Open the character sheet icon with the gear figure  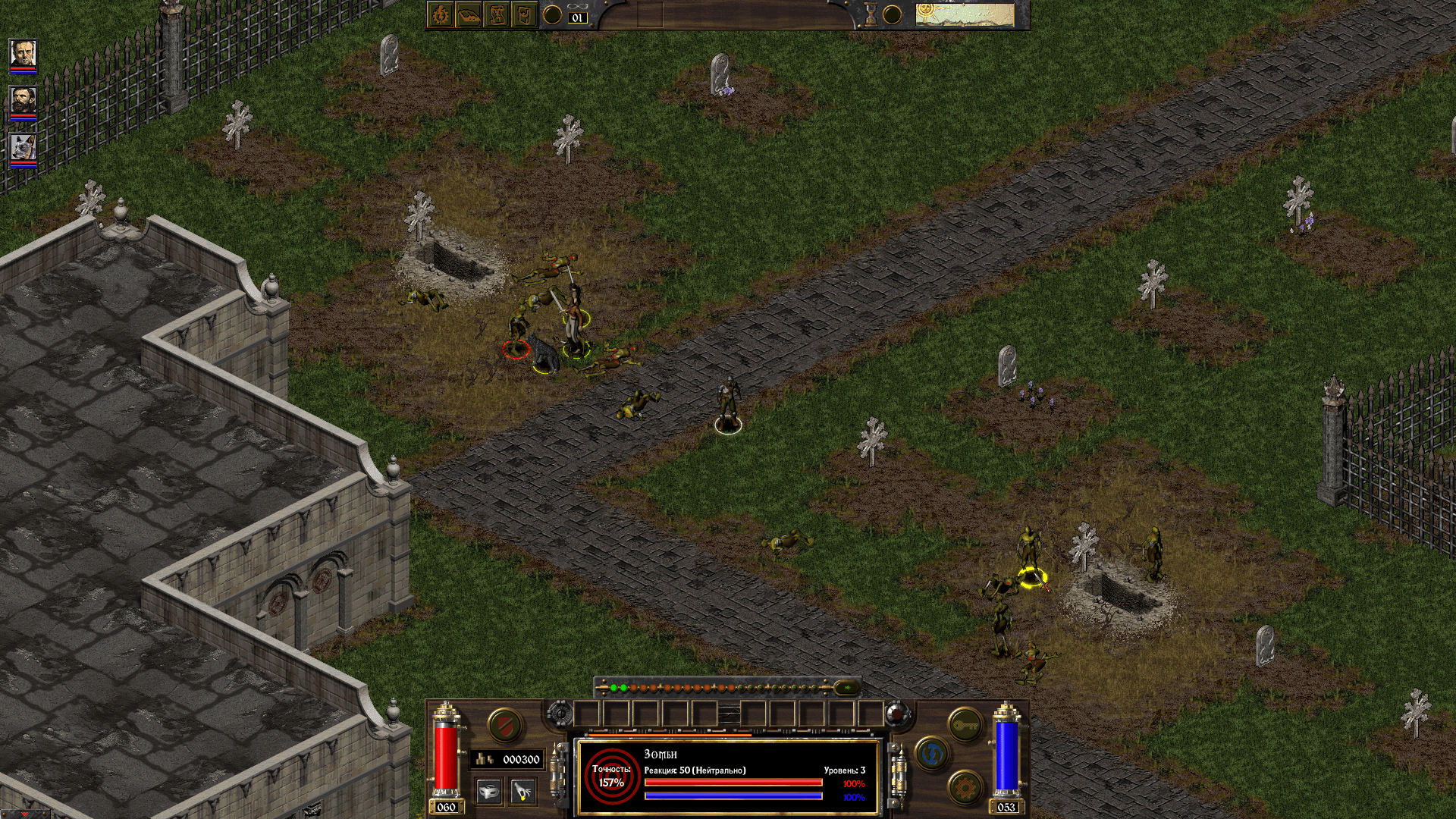(441, 14)
